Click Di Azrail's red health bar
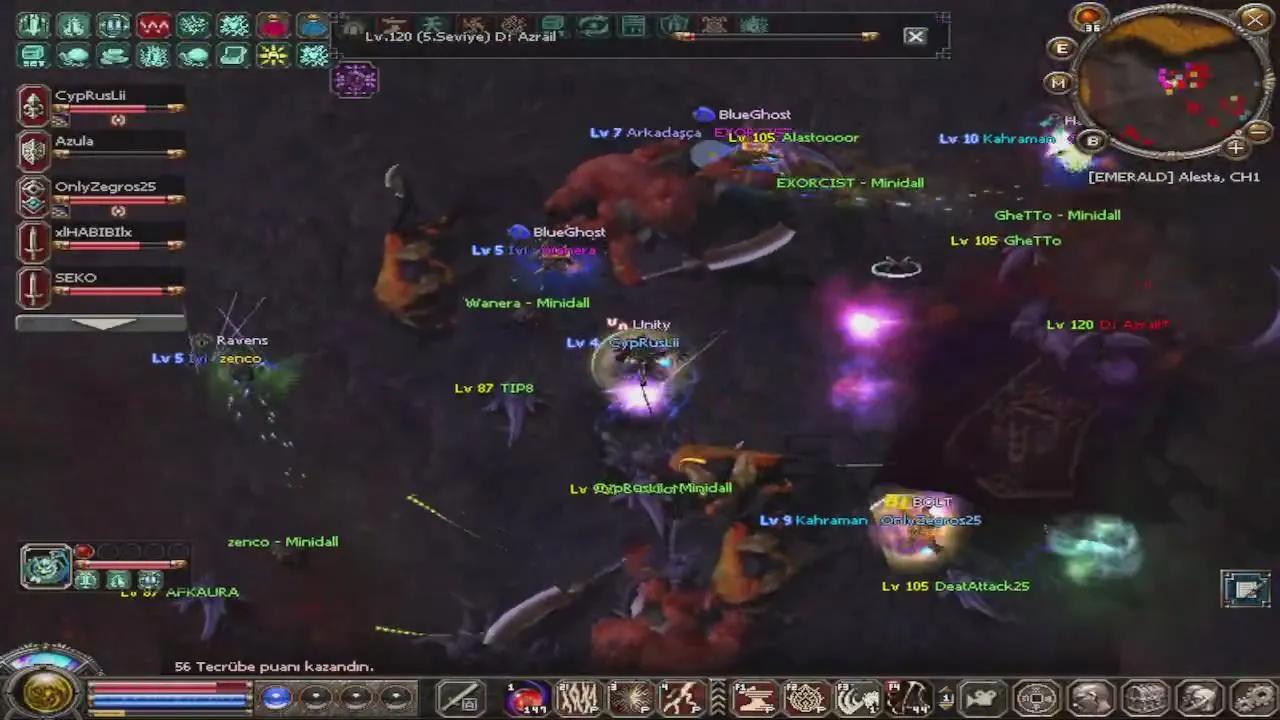Viewport: 1280px width, 720px height. tap(780, 37)
